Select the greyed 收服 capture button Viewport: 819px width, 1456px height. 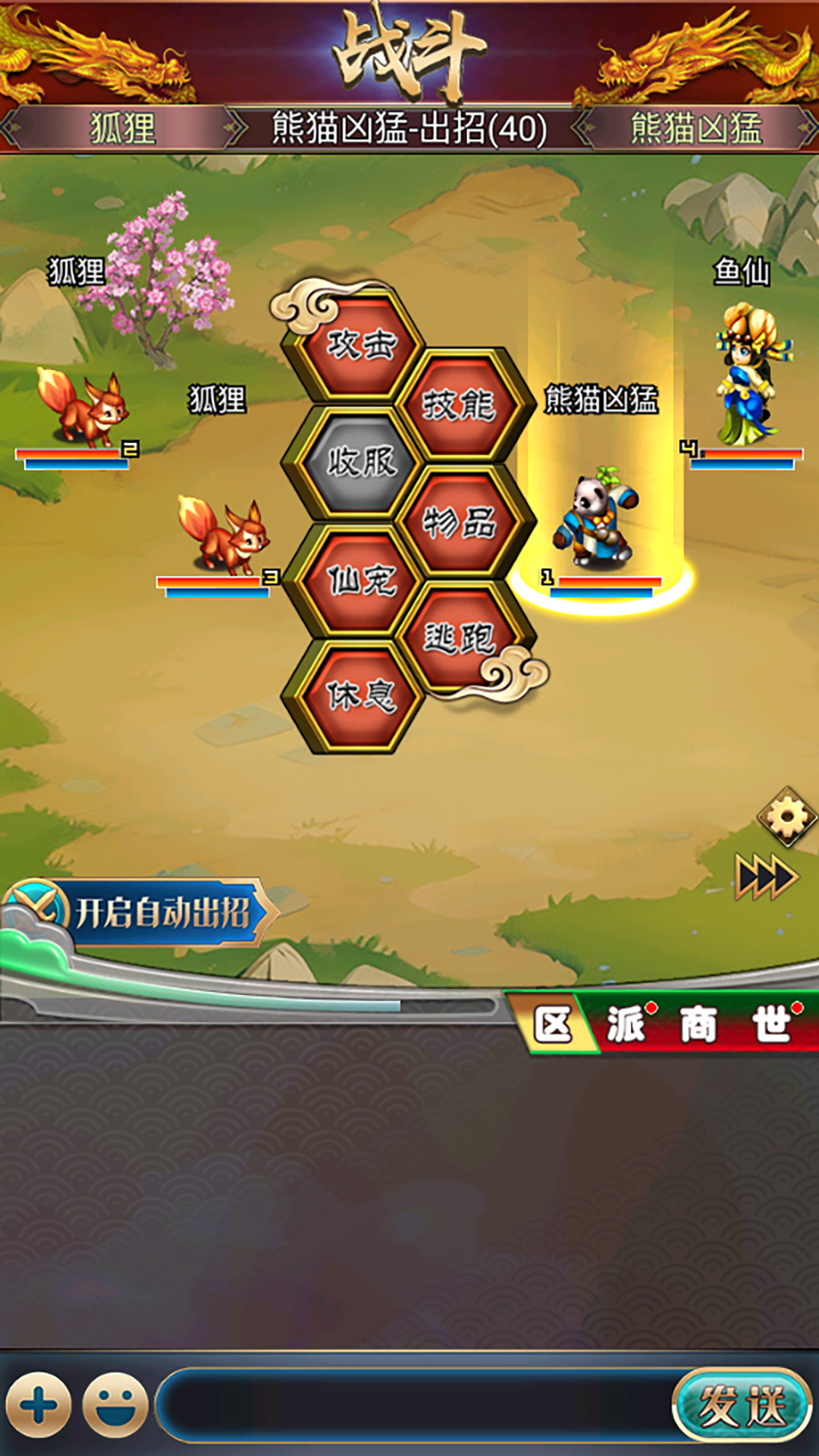[x=361, y=462]
